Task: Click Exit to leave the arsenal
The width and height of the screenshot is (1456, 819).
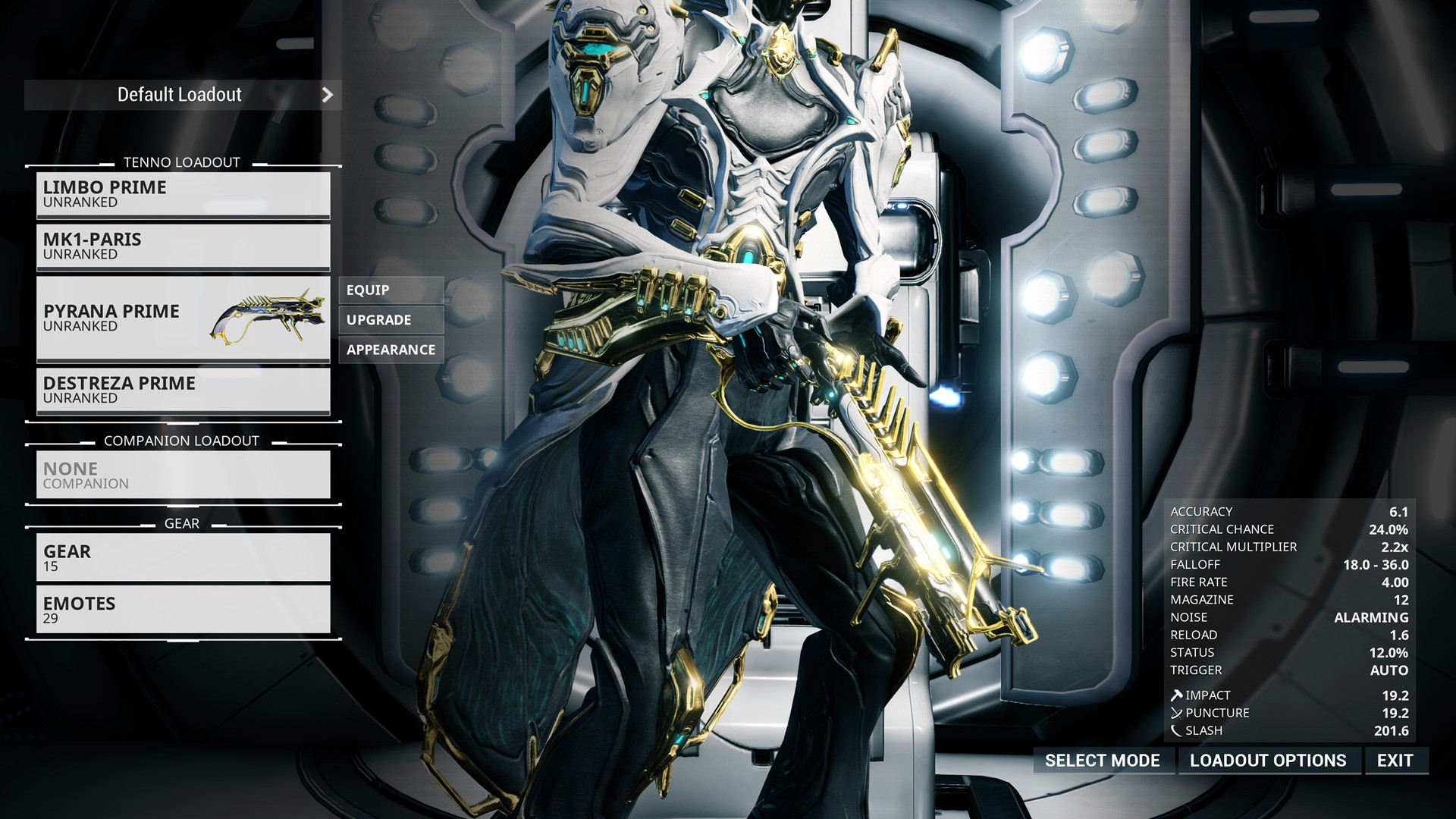Action: coord(1396,761)
